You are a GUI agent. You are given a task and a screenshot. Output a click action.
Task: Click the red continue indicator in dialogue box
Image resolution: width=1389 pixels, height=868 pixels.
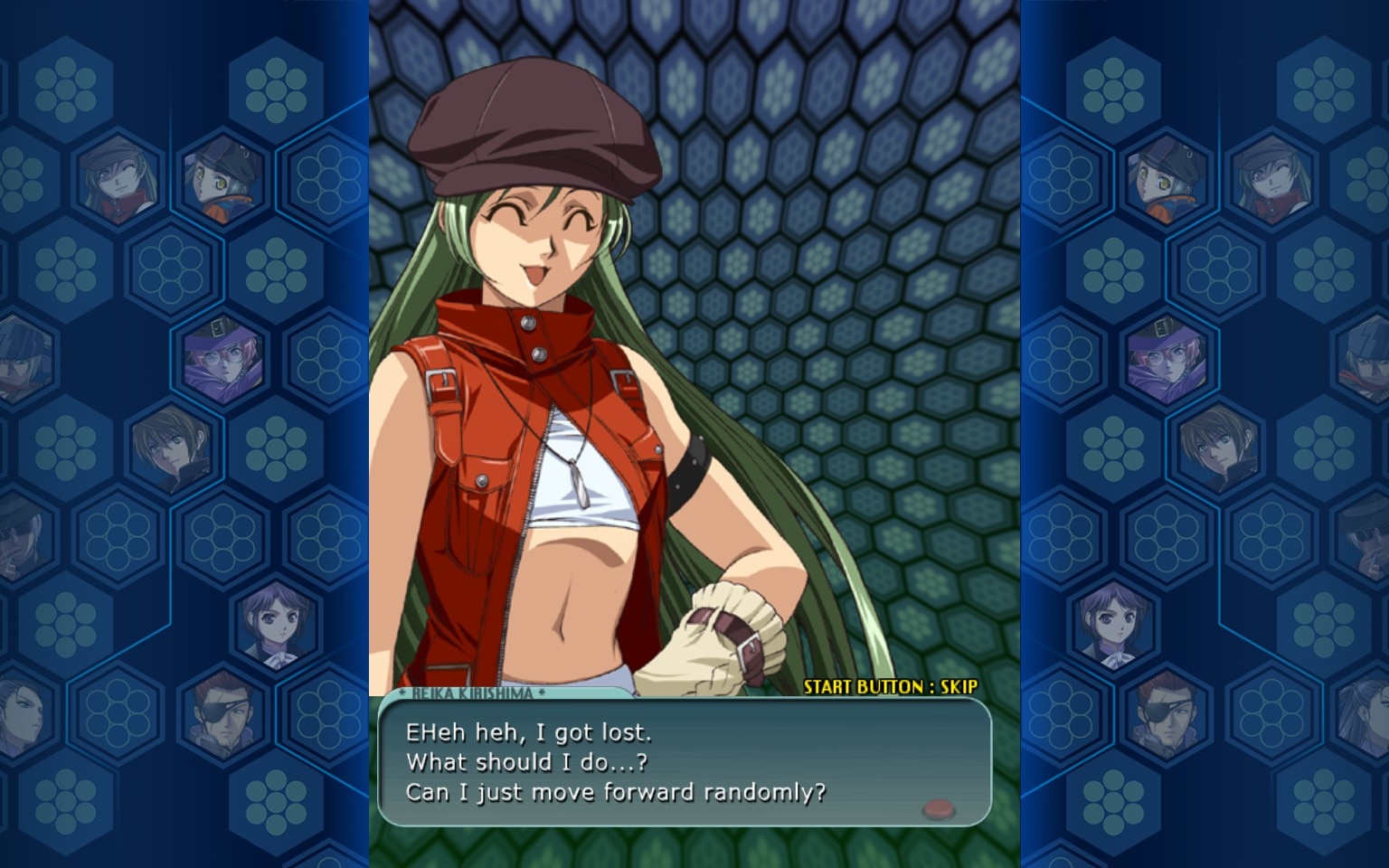point(939,807)
